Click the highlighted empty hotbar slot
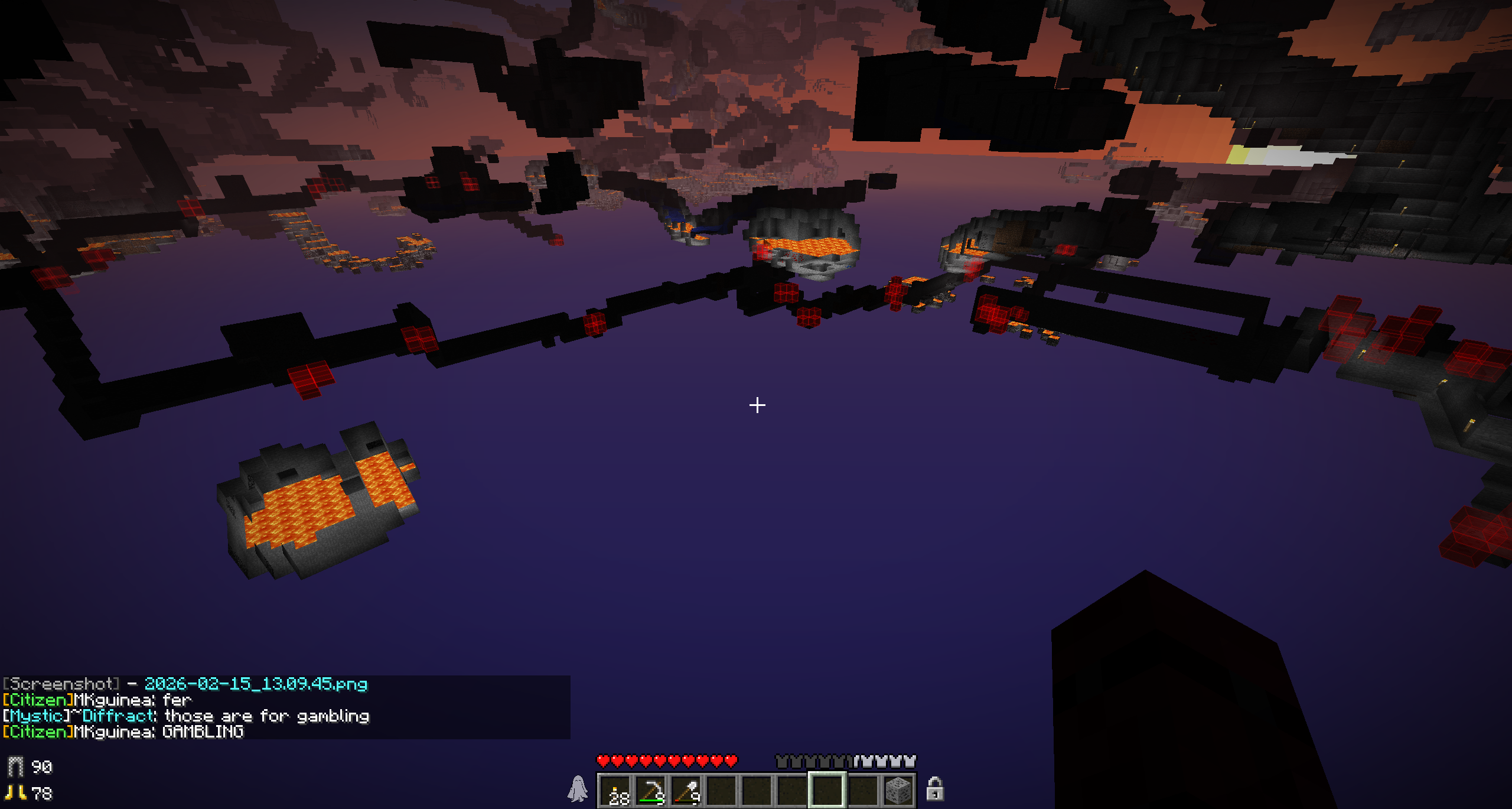This screenshot has width=1512, height=809. (827, 790)
